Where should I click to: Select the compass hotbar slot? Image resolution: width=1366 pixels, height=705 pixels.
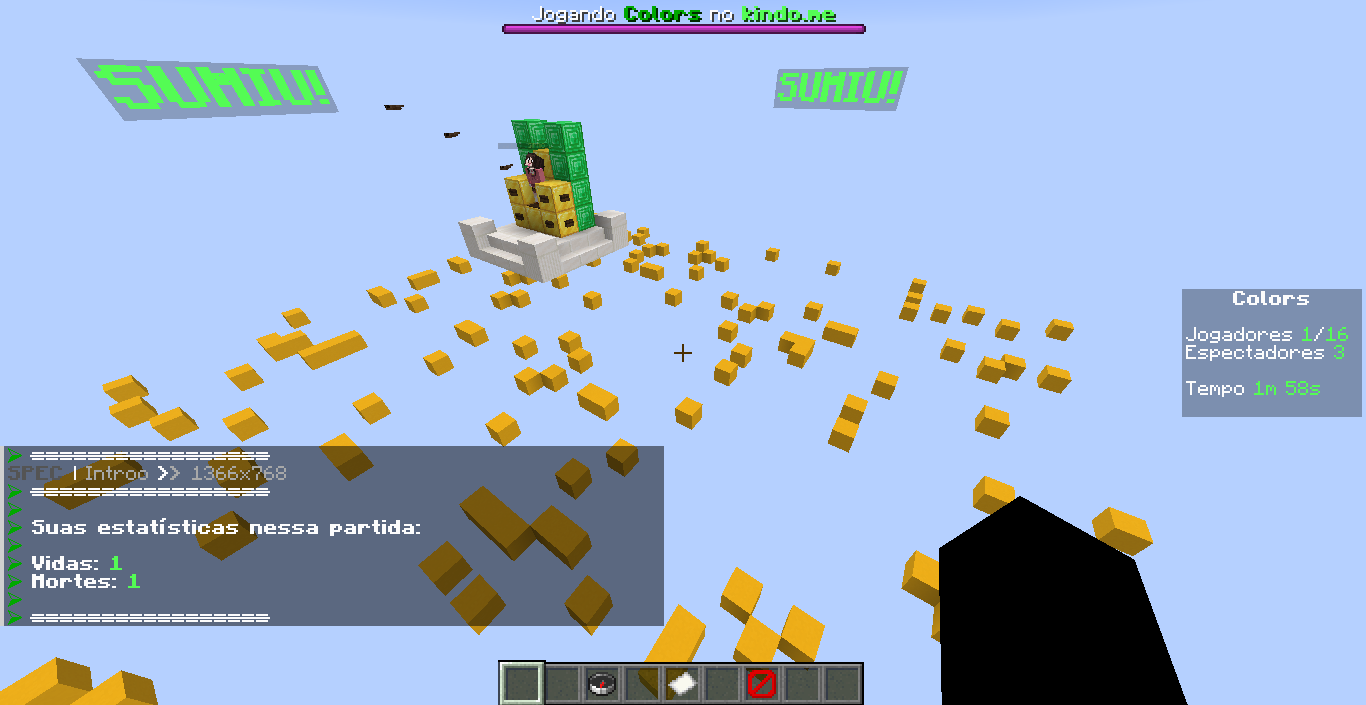(x=602, y=684)
